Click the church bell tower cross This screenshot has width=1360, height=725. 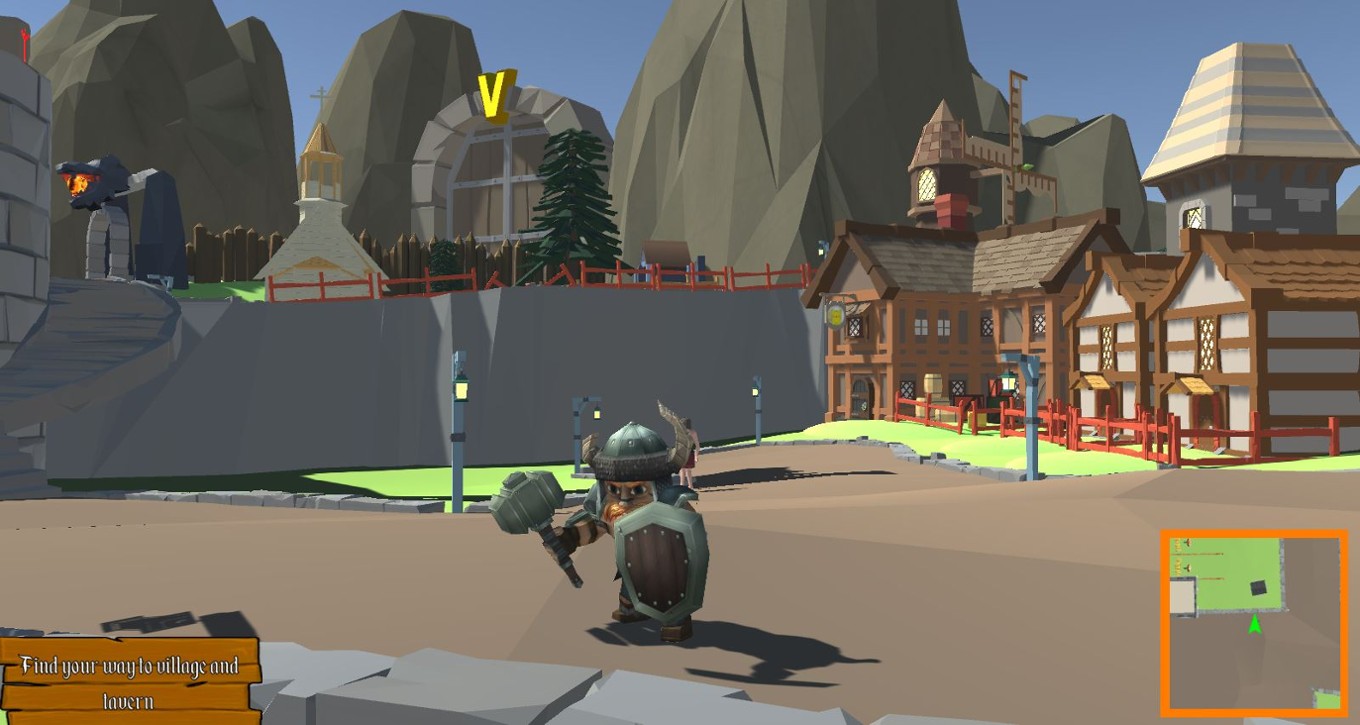(x=321, y=96)
